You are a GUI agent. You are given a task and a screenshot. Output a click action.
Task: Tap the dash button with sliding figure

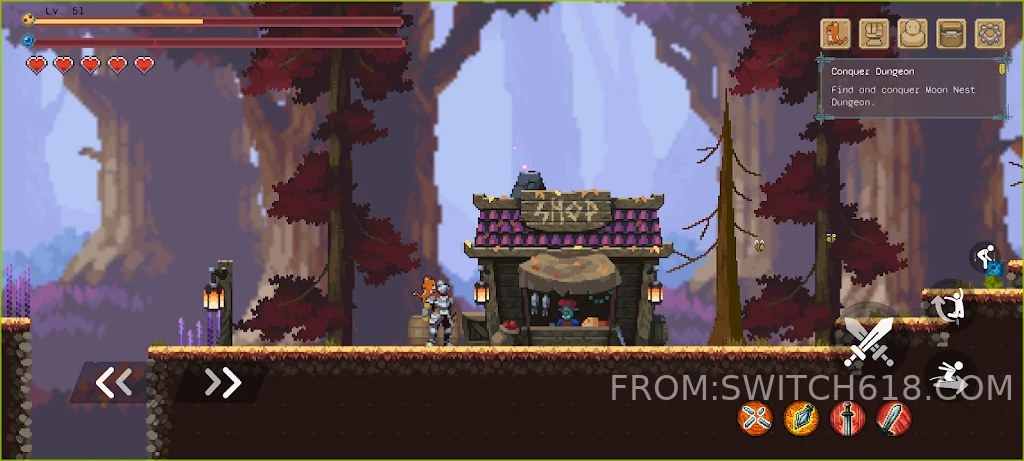[x=949, y=376]
